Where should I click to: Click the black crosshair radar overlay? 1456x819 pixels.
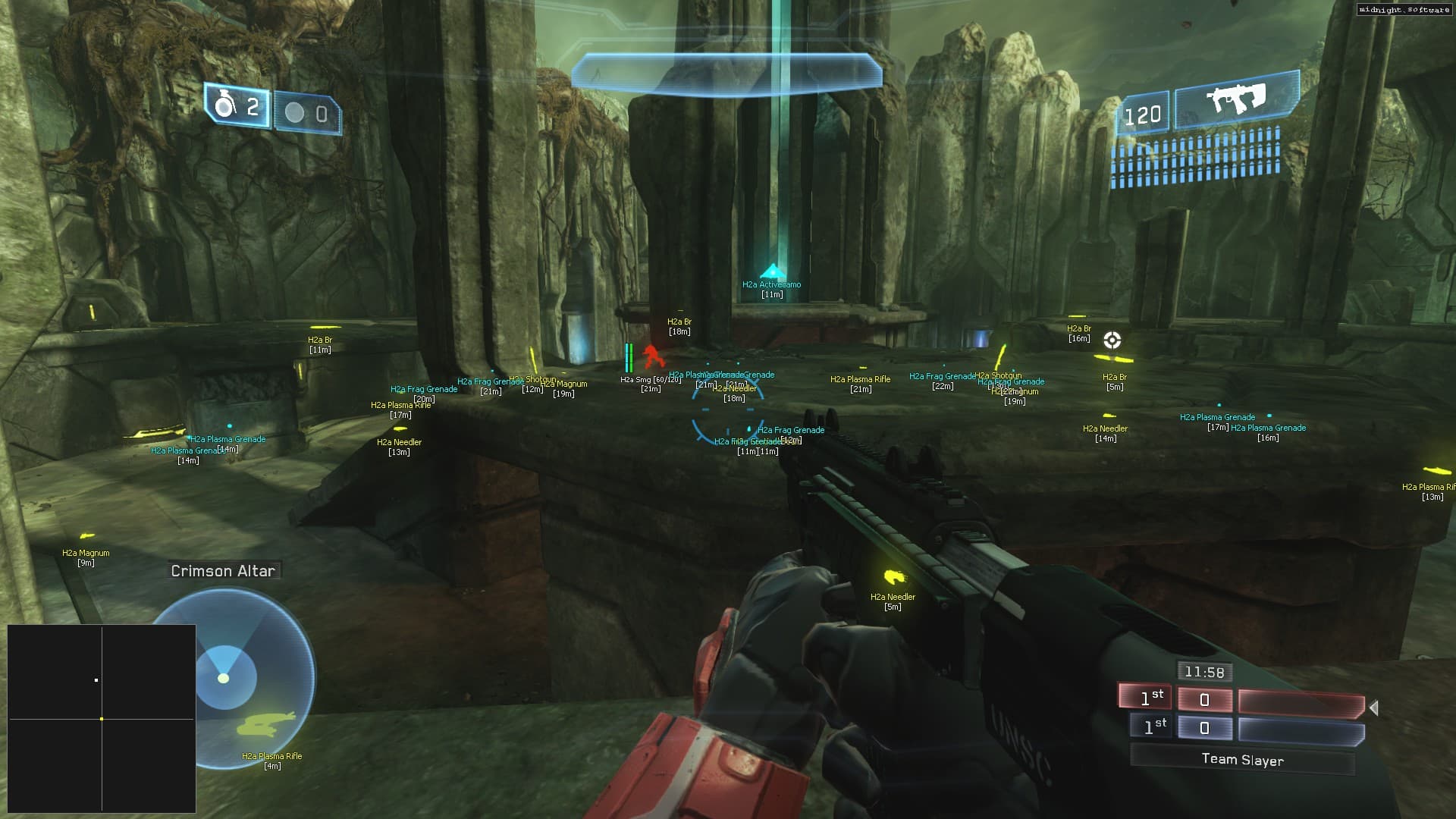pyautogui.click(x=102, y=718)
